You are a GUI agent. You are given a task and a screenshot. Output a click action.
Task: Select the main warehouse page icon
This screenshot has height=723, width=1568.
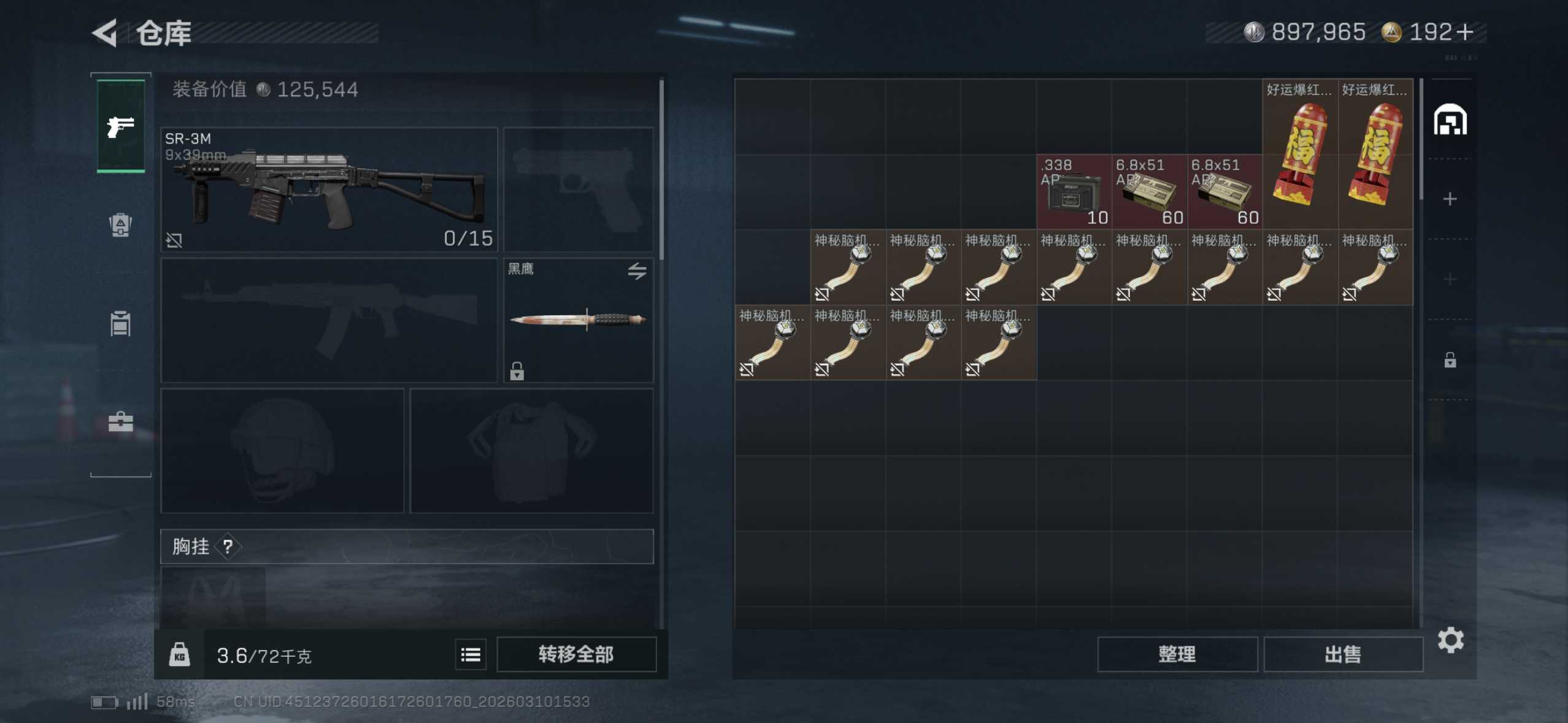(1450, 120)
